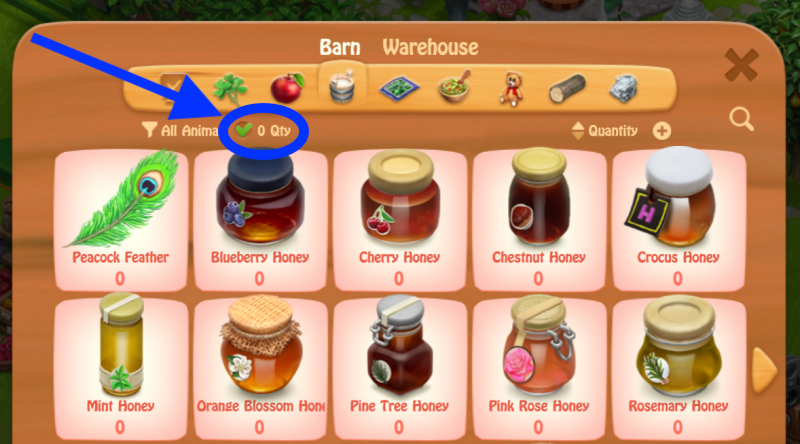Toggle the 0 Qty checkbox filter

click(x=244, y=130)
